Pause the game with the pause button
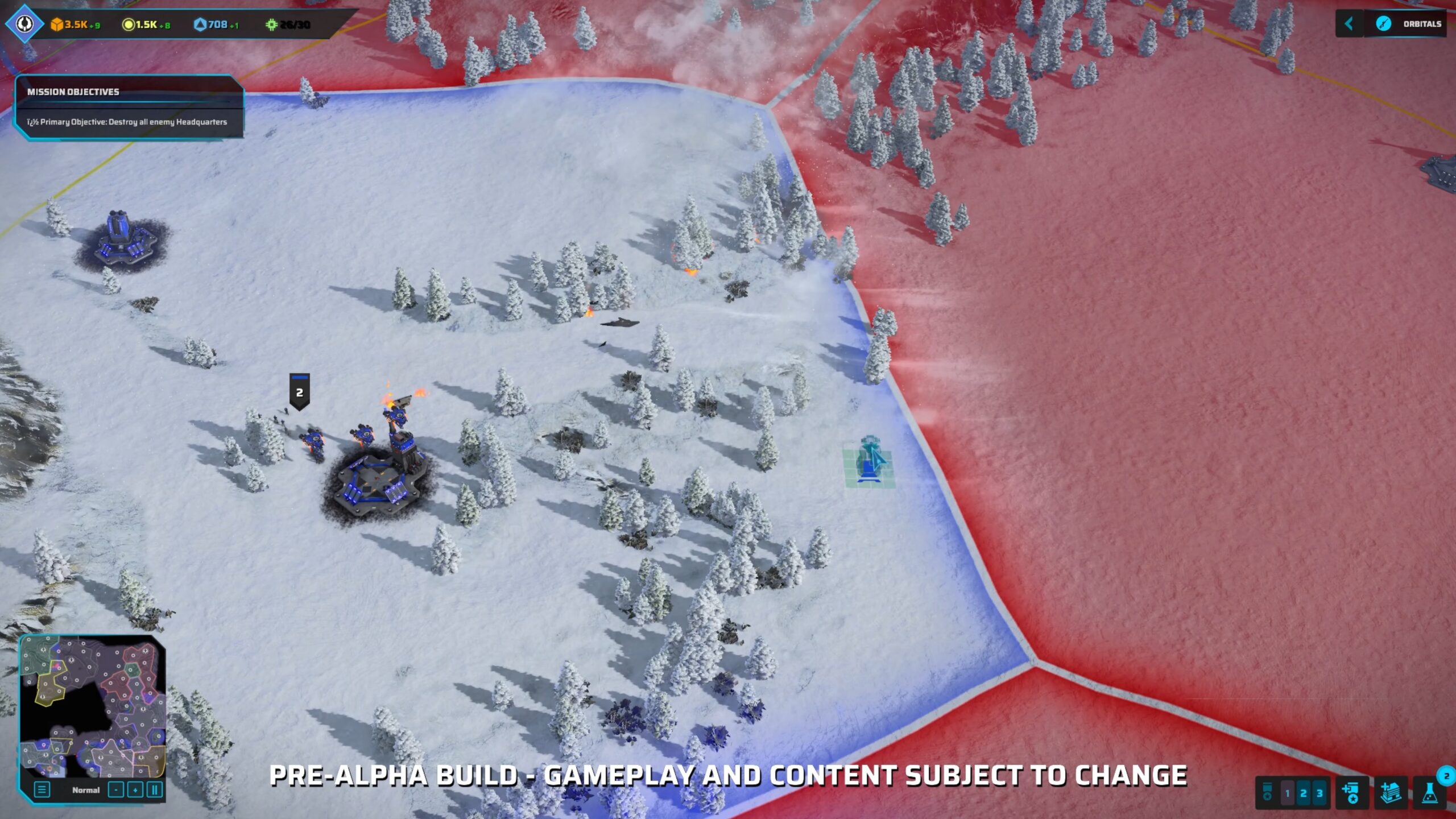This screenshot has height=819, width=1456. (x=154, y=790)
